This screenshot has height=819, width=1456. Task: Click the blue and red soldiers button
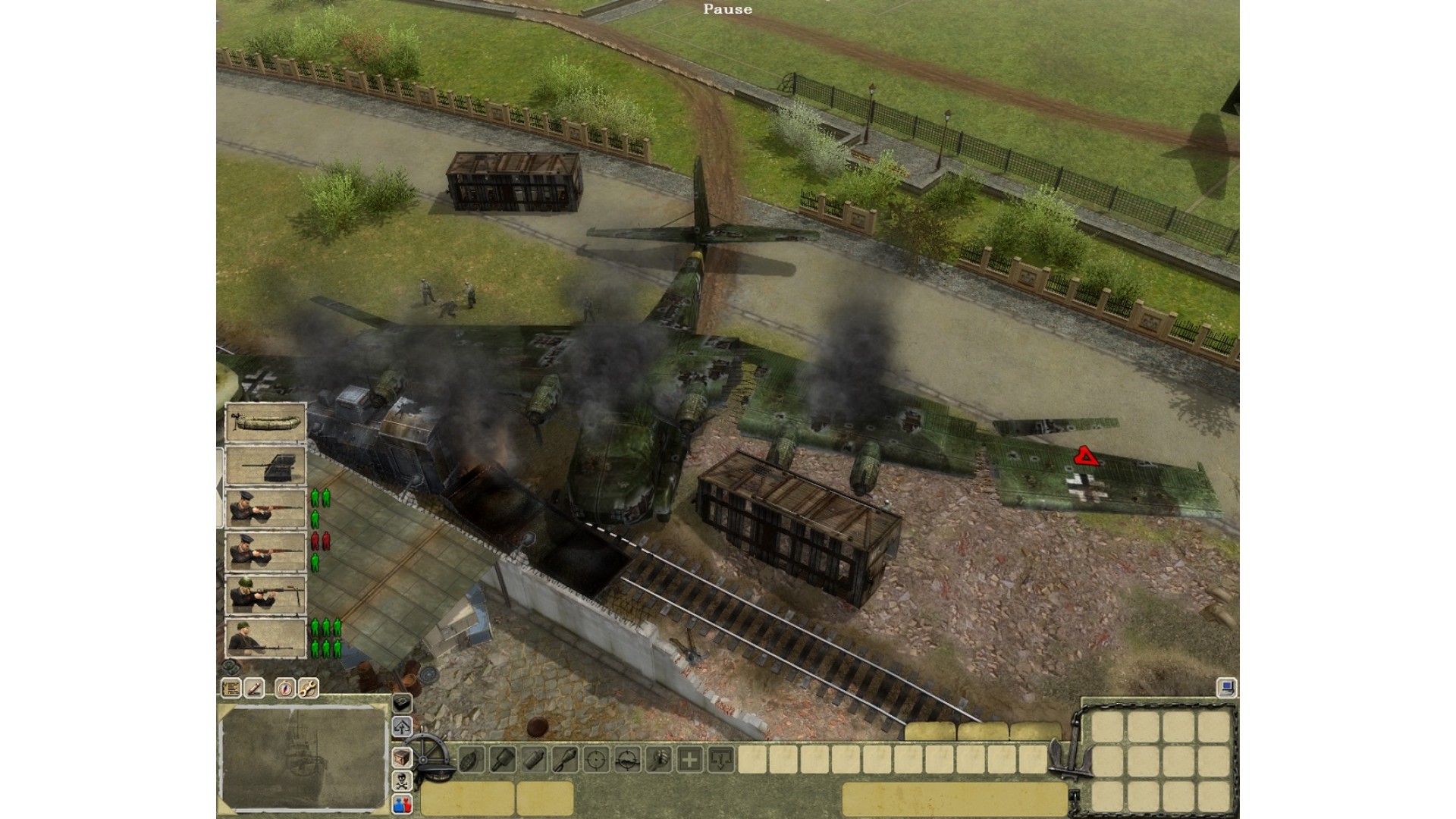pyautogui.click(x=402, y=805)
